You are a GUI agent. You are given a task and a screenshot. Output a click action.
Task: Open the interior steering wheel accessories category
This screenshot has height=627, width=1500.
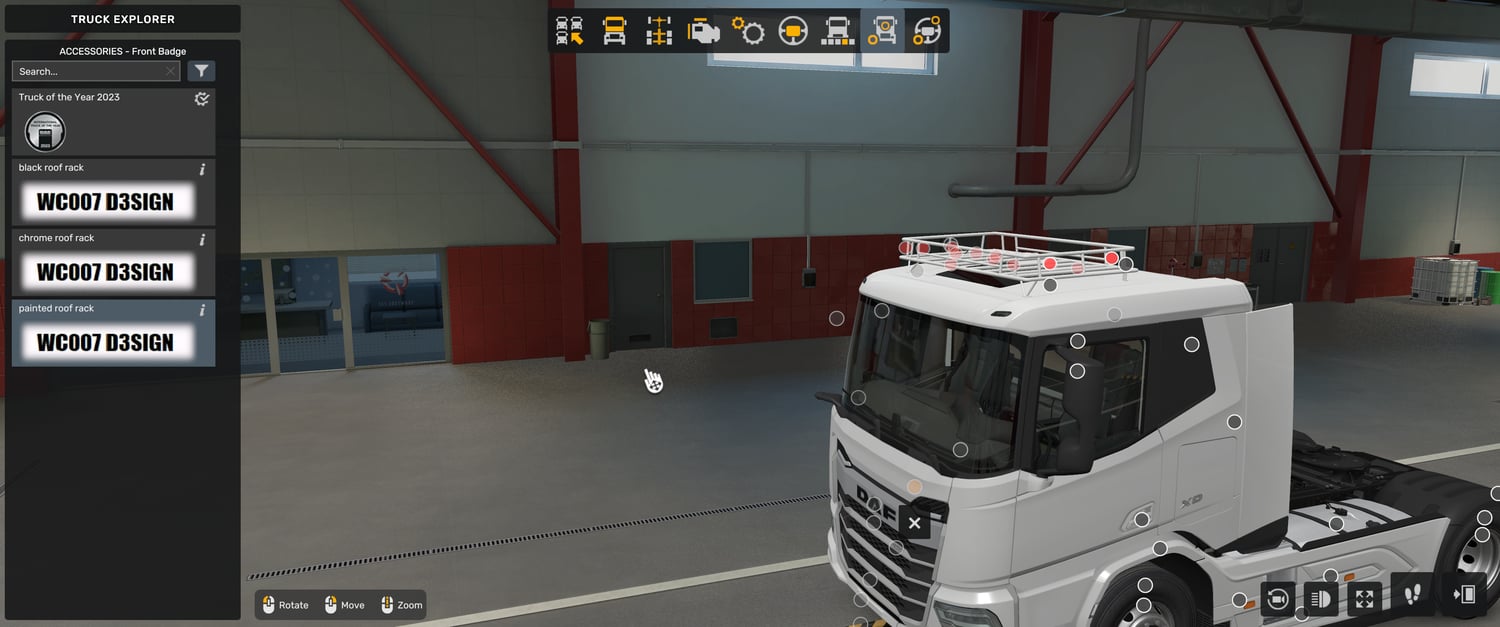click(927, 31)
